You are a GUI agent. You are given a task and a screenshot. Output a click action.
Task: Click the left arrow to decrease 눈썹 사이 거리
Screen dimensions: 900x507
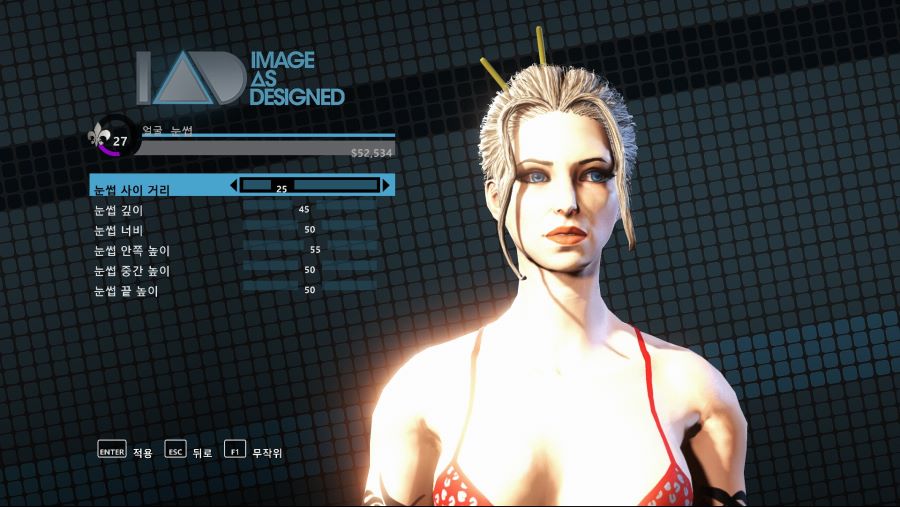coord(234,185)
